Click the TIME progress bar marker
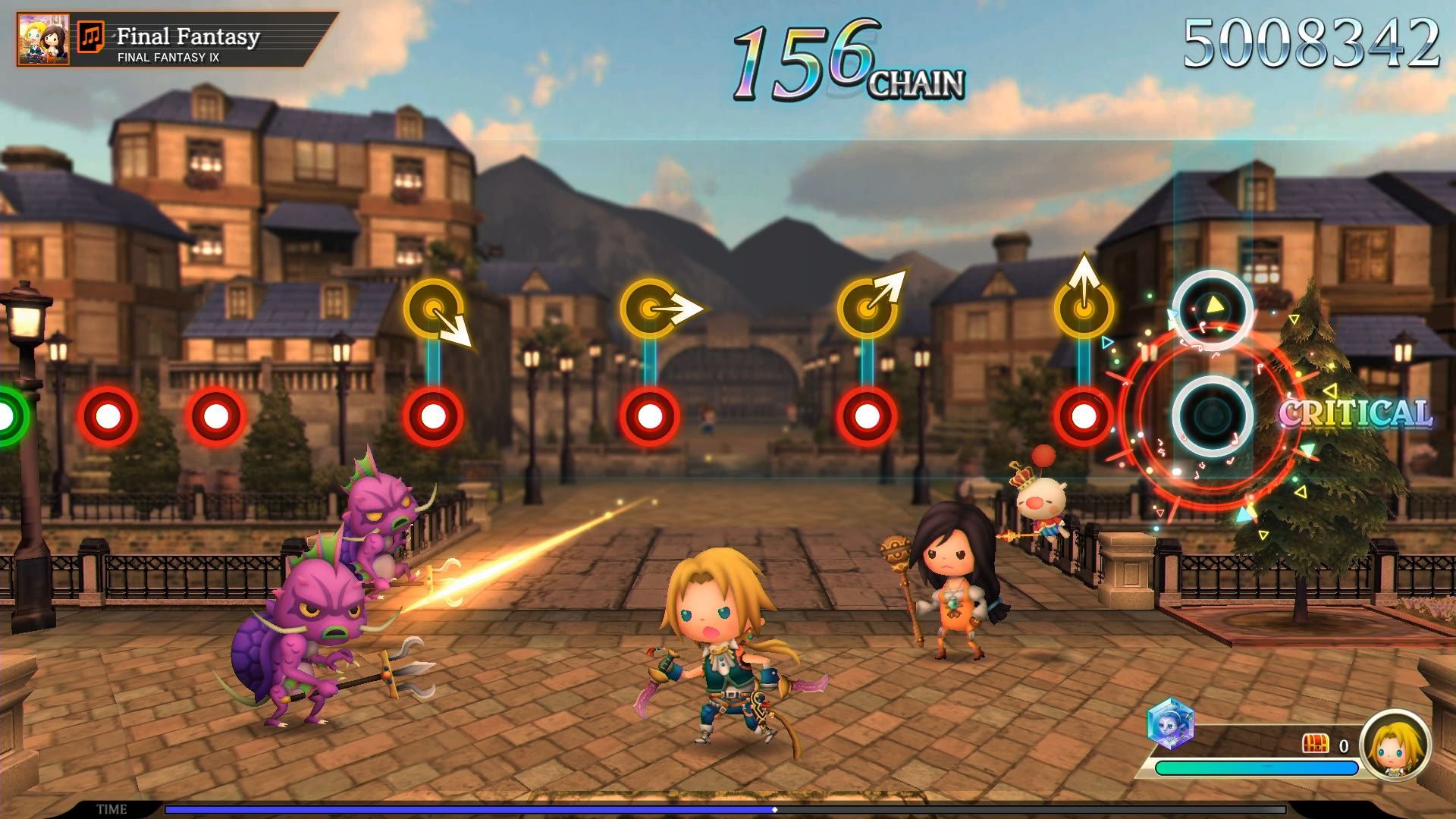The image size is (1456, 819). pos(774,809)
